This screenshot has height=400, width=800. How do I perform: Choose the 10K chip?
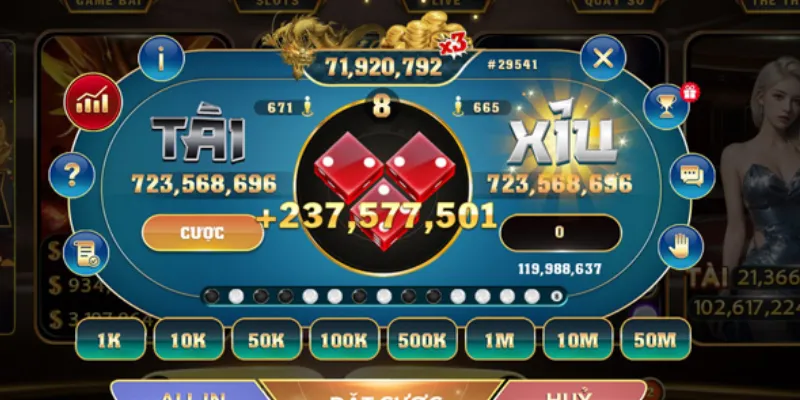(187, 339)
